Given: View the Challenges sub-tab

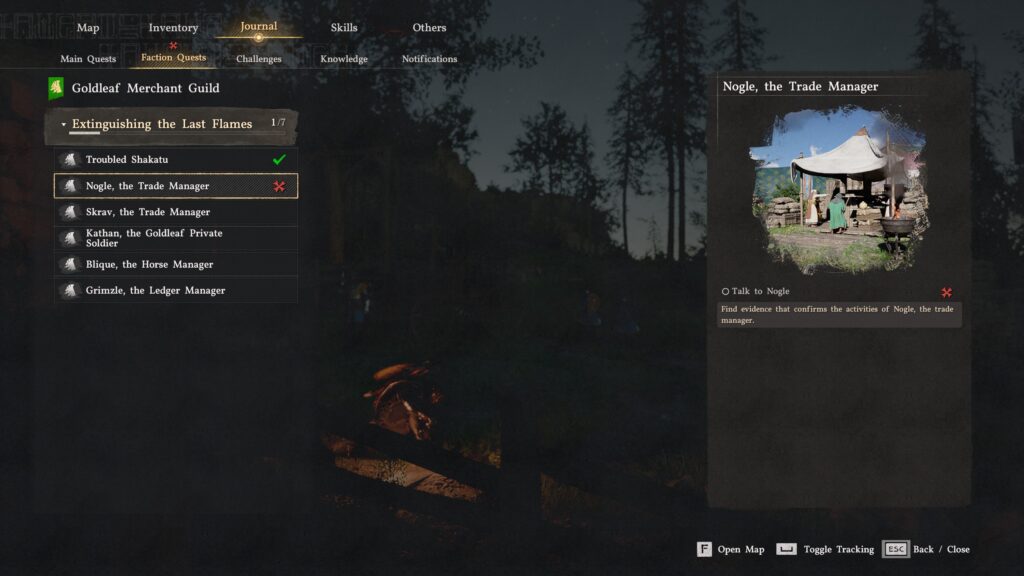Looking at the screenshot, I should (259, 59).
